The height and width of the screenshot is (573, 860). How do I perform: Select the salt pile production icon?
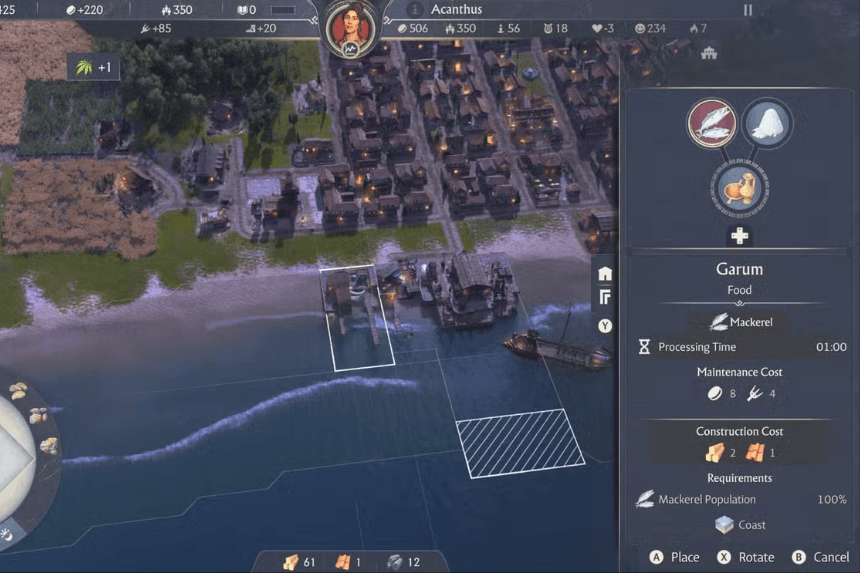[767, 123]
